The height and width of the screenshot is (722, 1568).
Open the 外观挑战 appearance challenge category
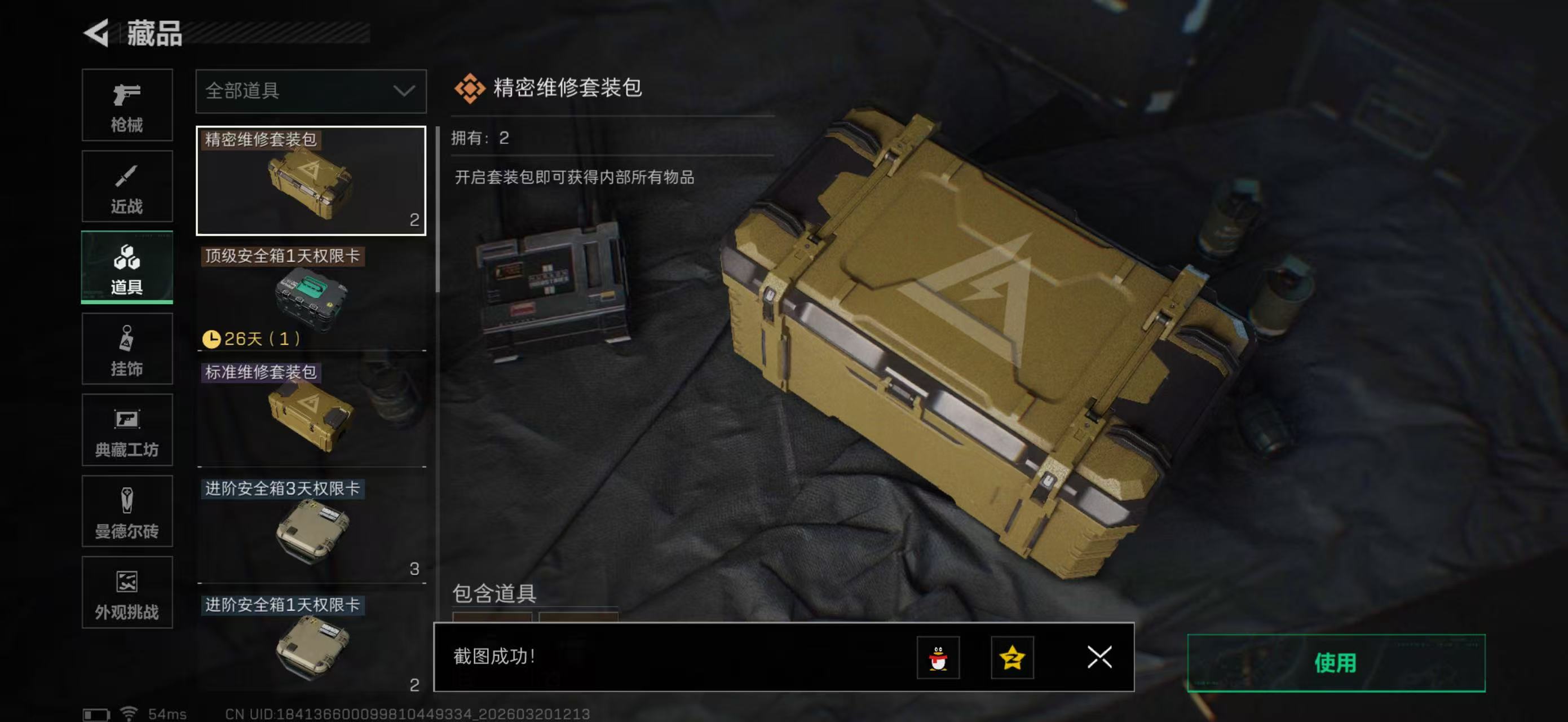point(127,592)
